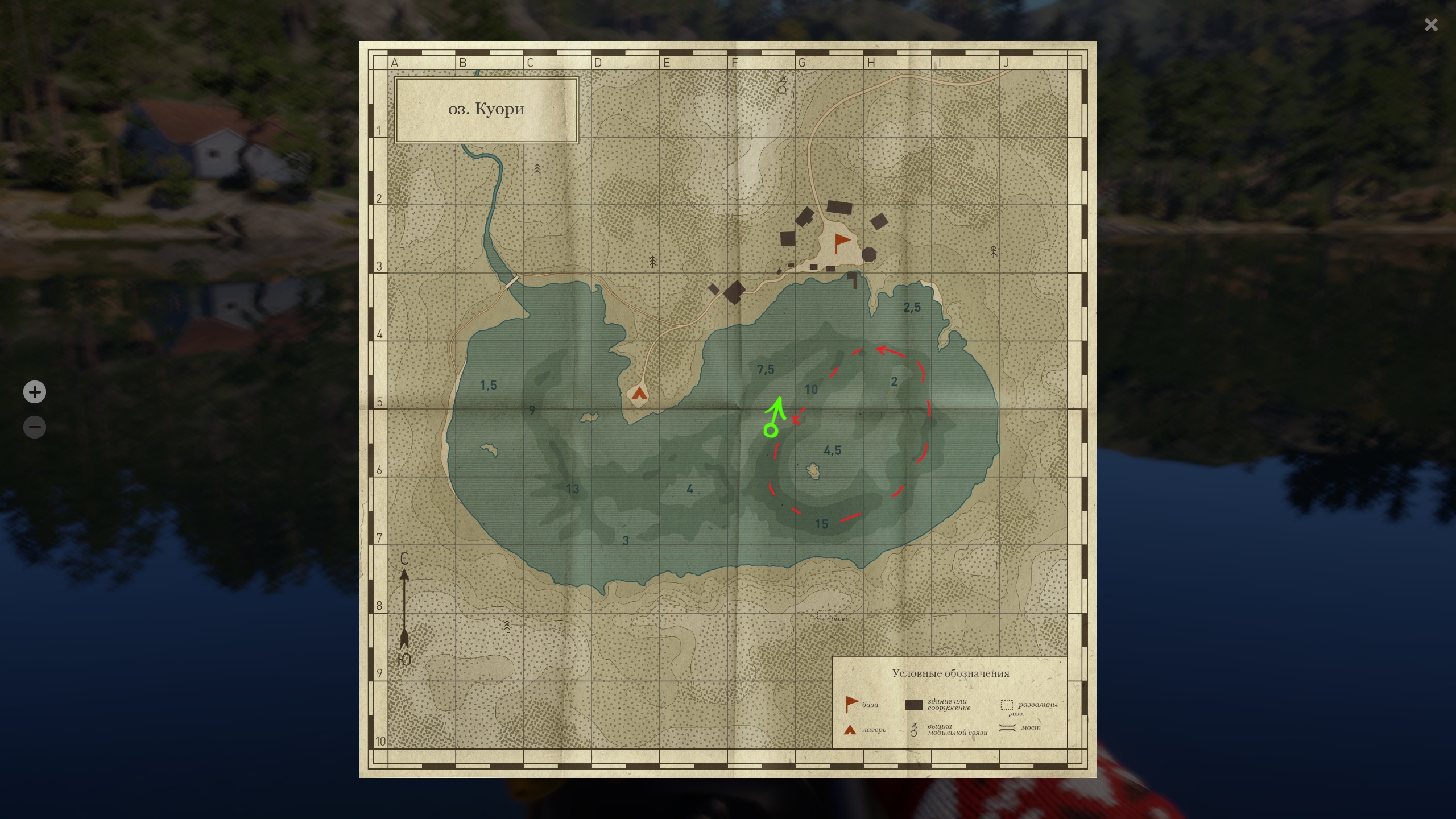The image size is (1456, 819).
Task: Click the mobile tower symbol at map top
Action: click(x=782, y=86)
